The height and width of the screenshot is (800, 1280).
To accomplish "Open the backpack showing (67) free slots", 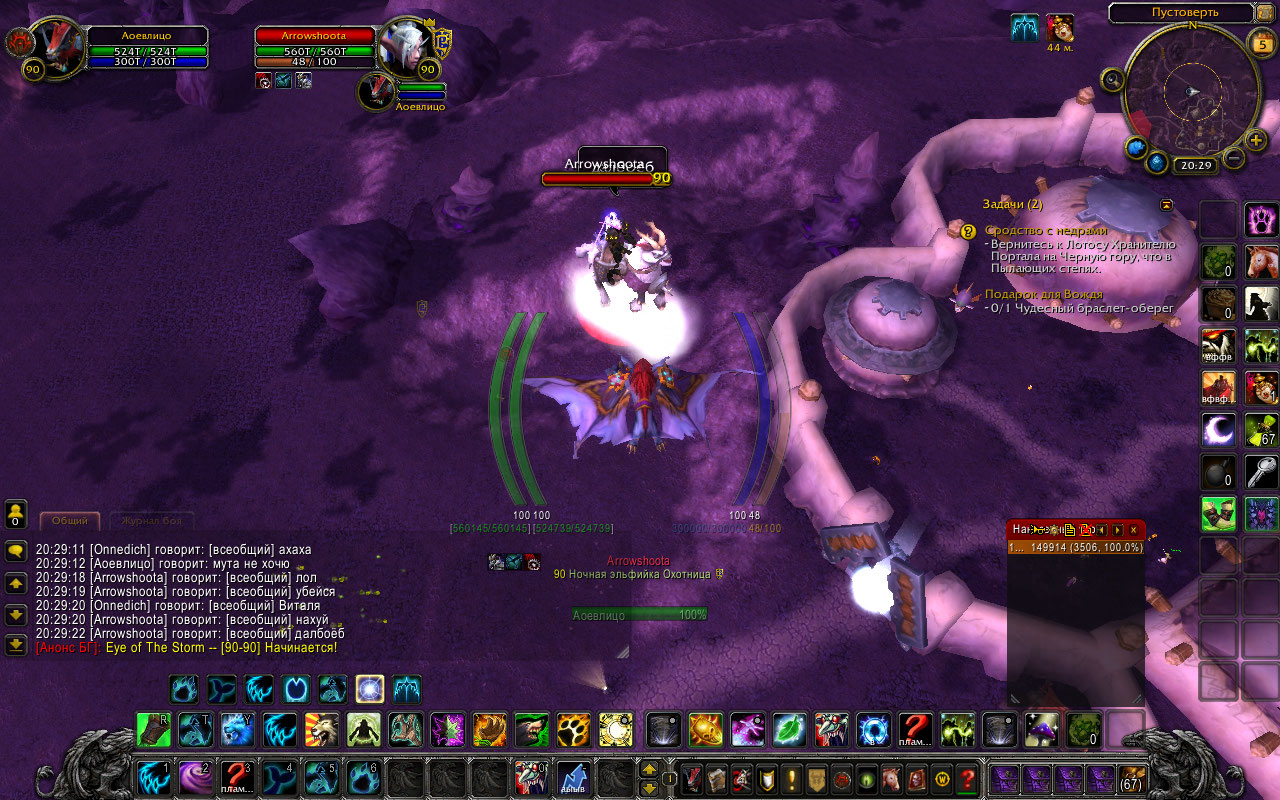I will pyautogui.click(x=1132, y=778).
